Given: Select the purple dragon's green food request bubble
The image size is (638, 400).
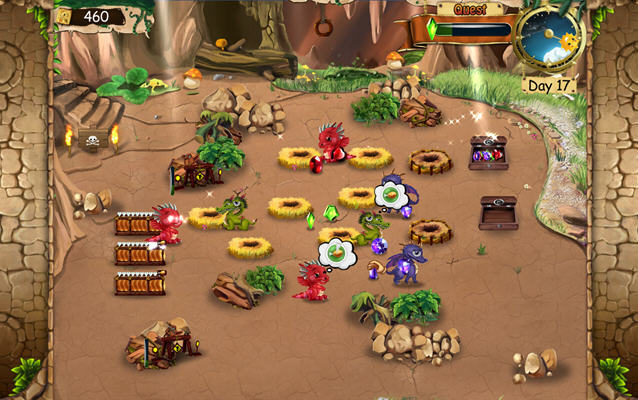Looking at the screenshot, I should click(391, 193).
